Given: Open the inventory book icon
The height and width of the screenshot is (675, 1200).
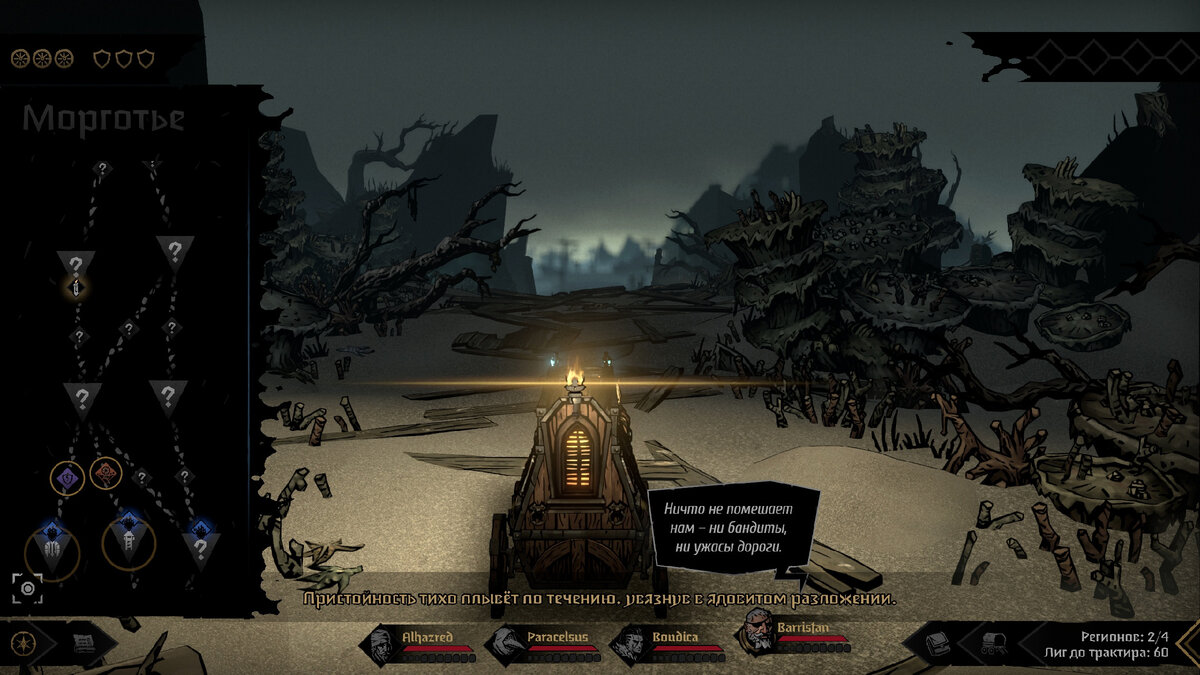Looking at the screenshot, I should (x=937, y=645).
